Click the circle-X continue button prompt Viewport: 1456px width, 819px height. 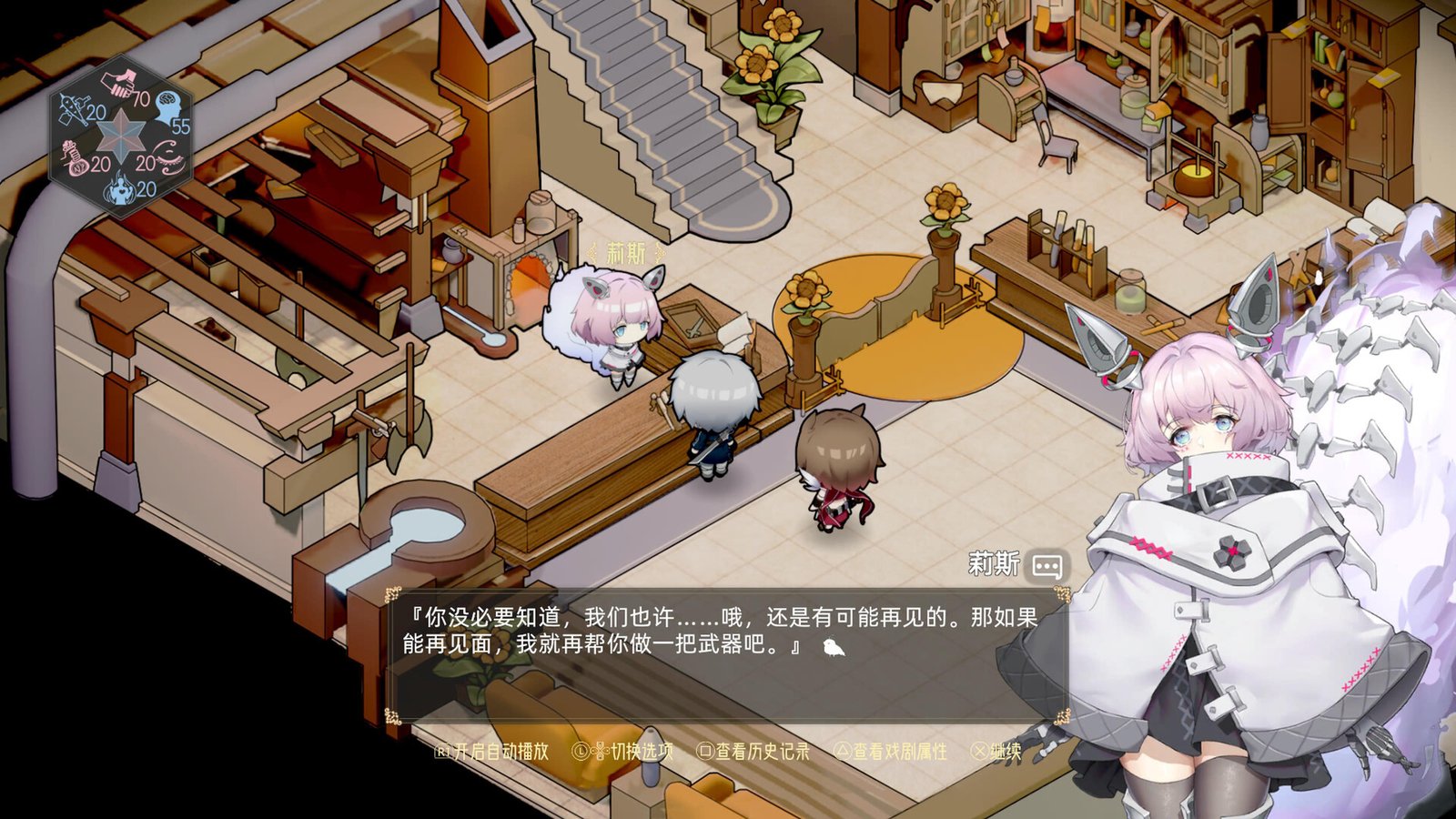pyautogui.click(x=981, y=752)
